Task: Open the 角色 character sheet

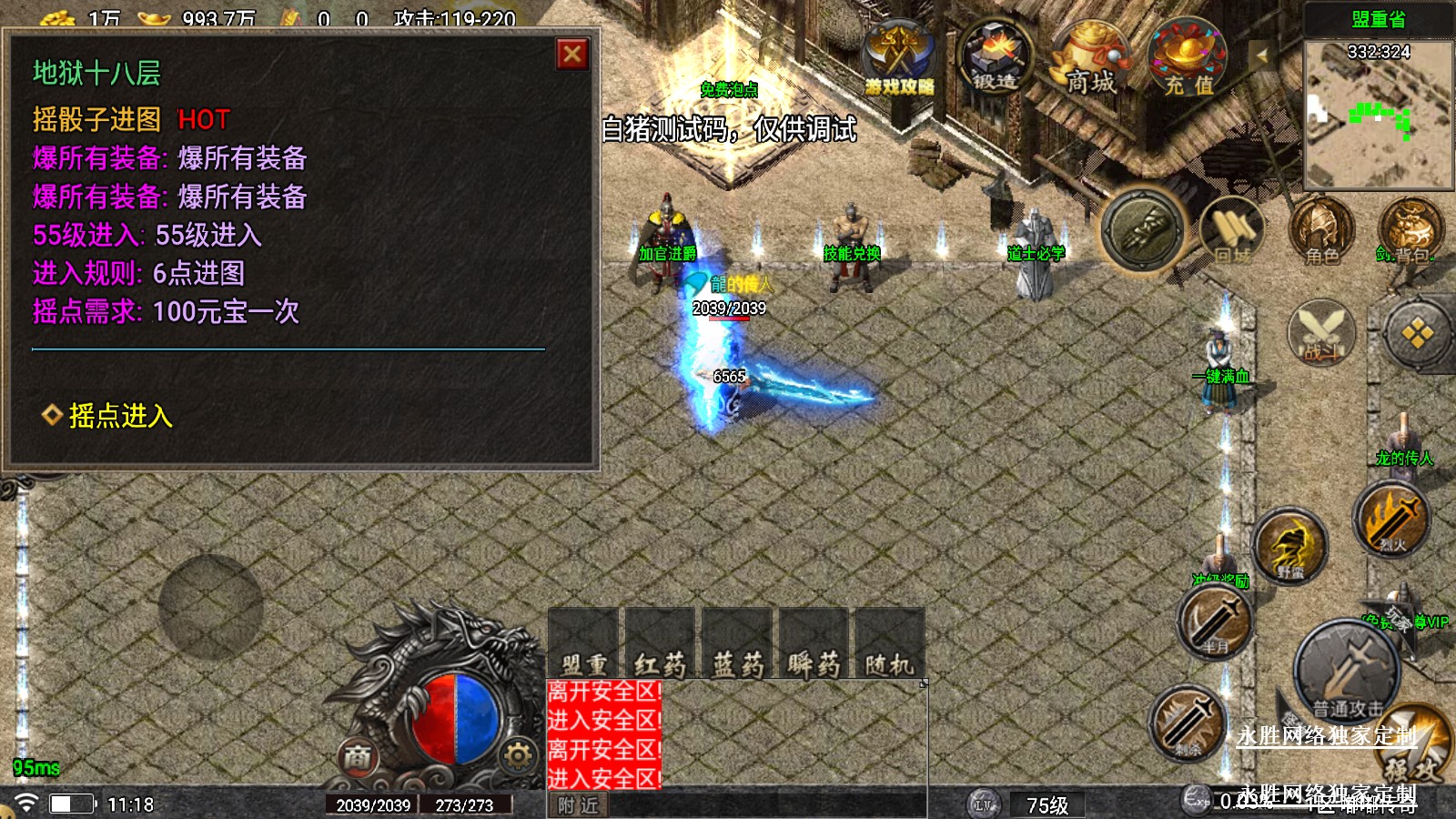Action: [1321, 231]
